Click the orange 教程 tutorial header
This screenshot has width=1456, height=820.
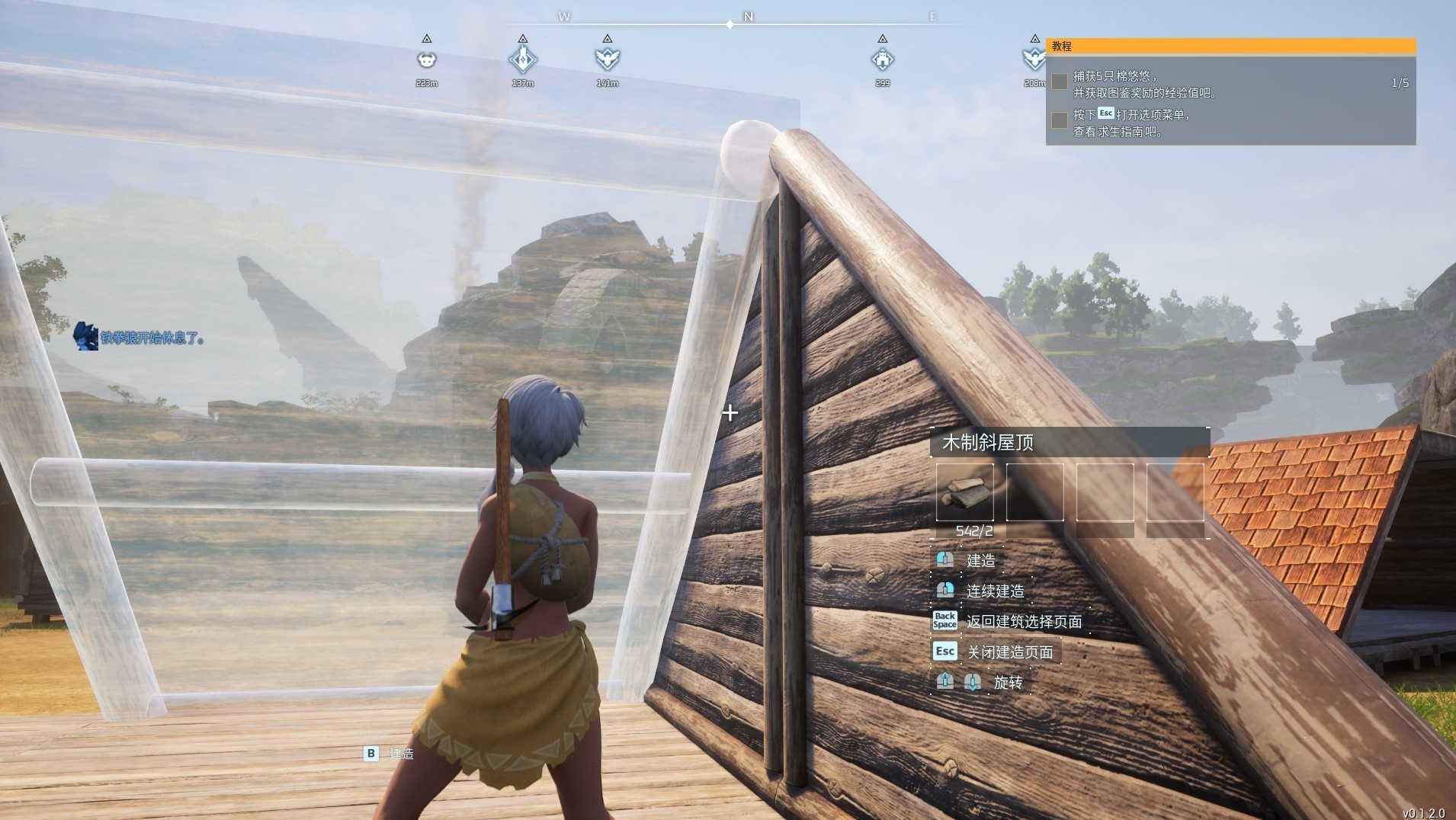1230,46
